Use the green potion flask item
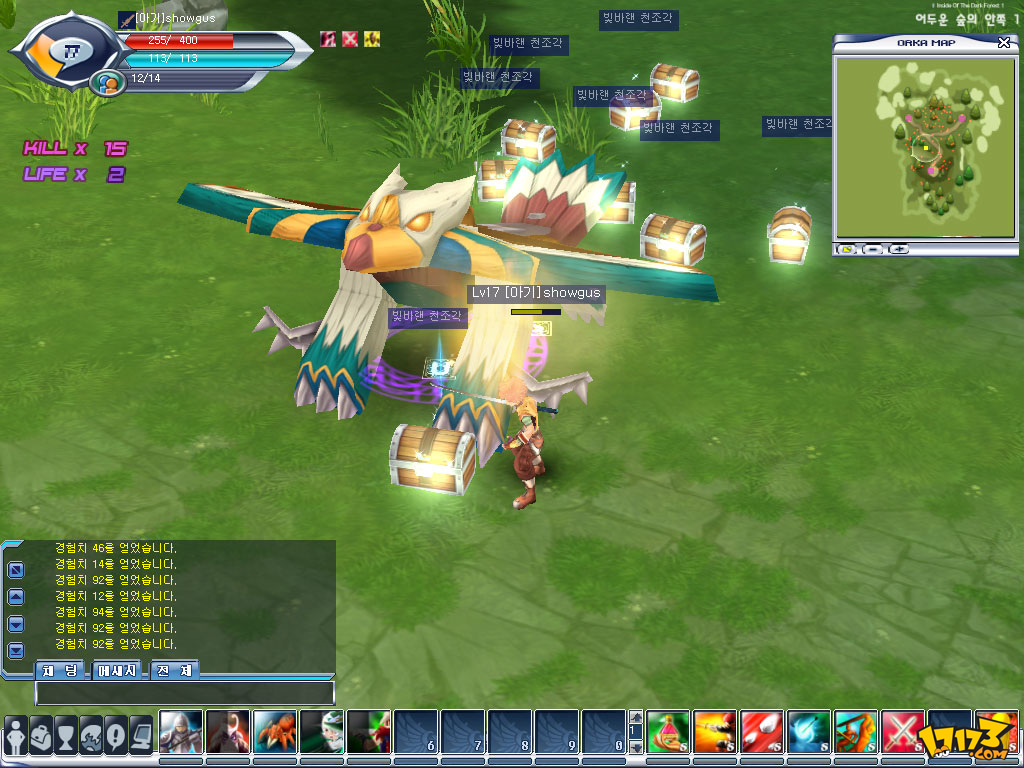Image resolution: width=1024 pixels, height=768 pixels. click(x=668, y=732)
